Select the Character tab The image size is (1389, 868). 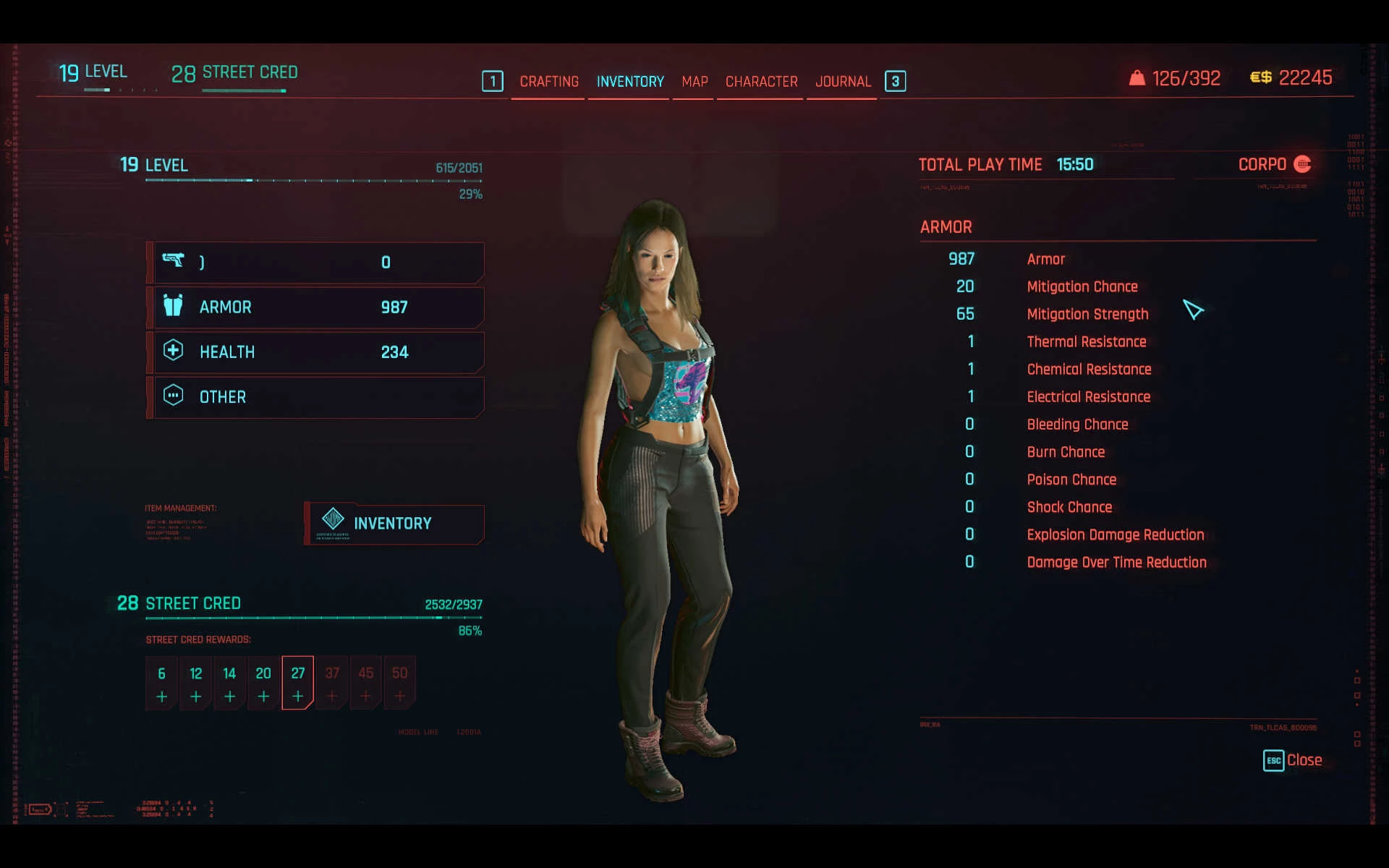761,82
